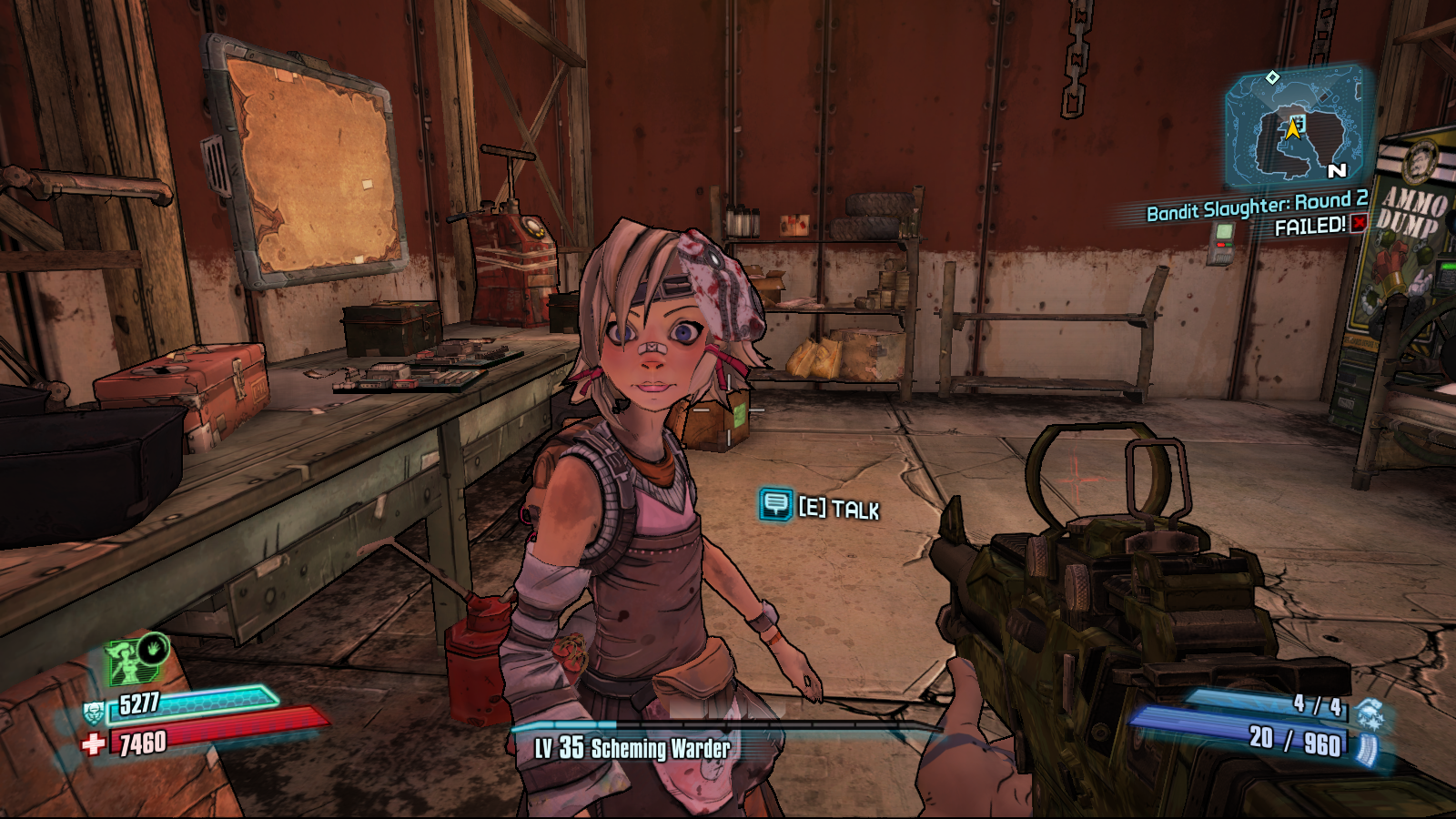Click the red failed-objective X marker

pos(1359,223)
